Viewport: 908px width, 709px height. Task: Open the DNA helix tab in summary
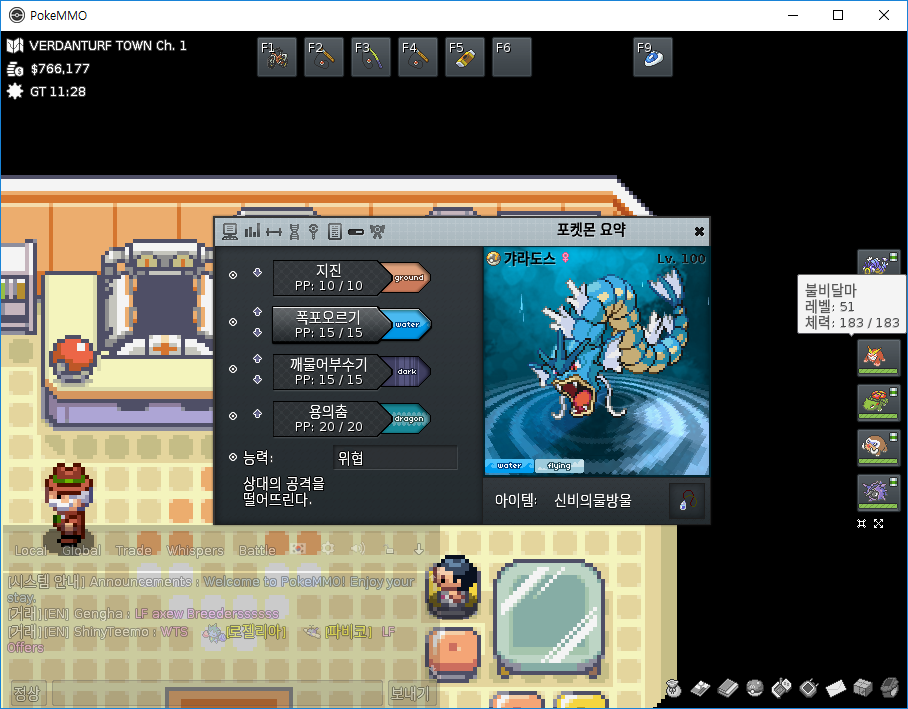coord(293,231)
